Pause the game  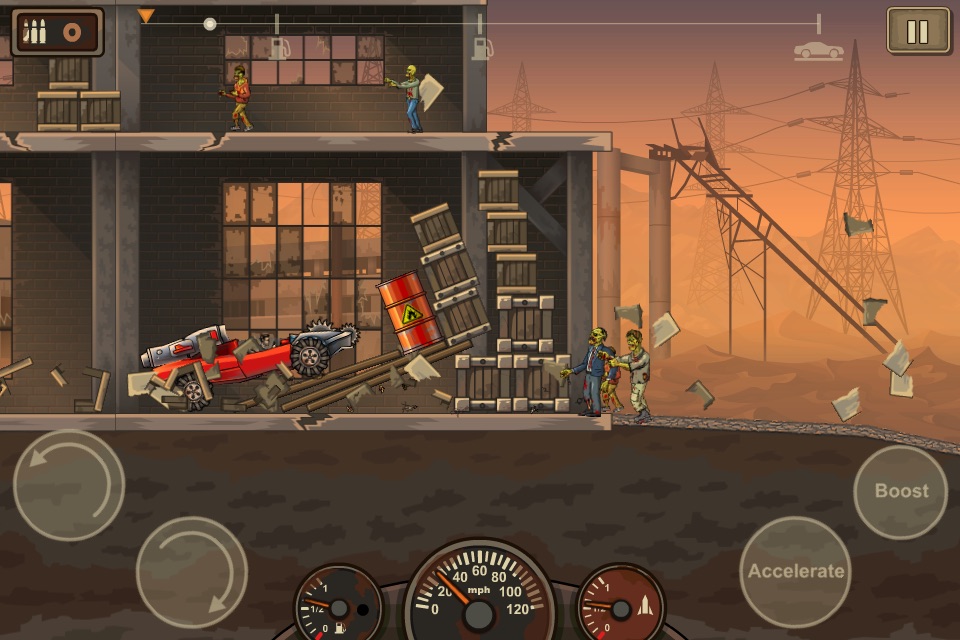pyautogui.click(x=918, y=31)
